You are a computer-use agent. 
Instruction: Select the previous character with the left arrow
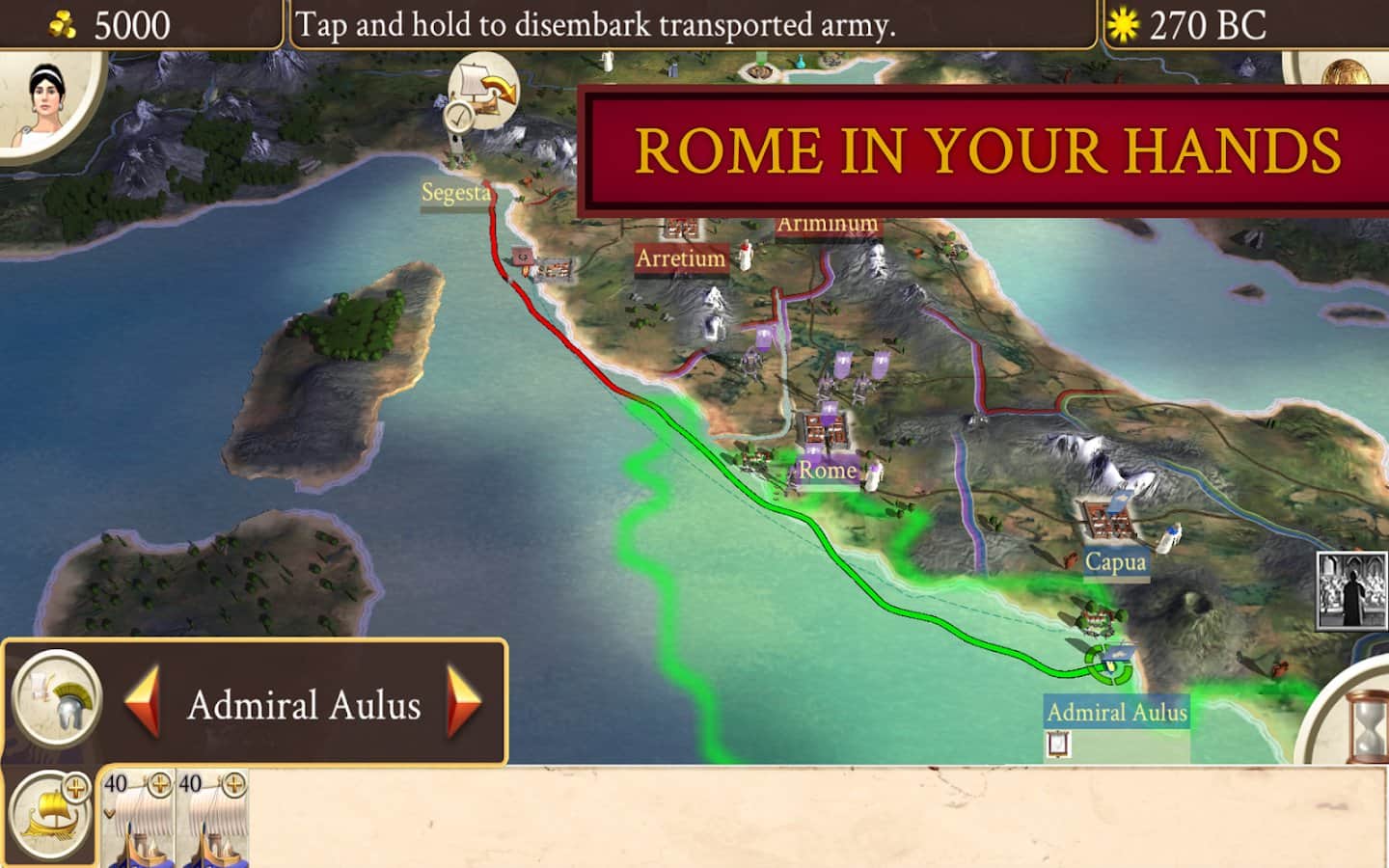(x=143, y=703)
